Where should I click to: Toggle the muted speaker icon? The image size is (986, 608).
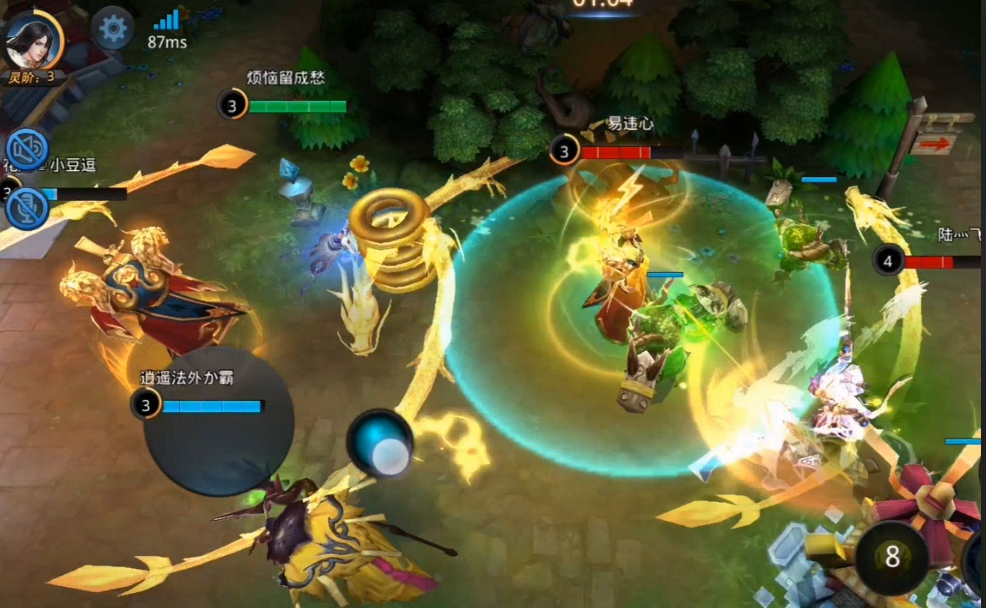click(27, 150)
